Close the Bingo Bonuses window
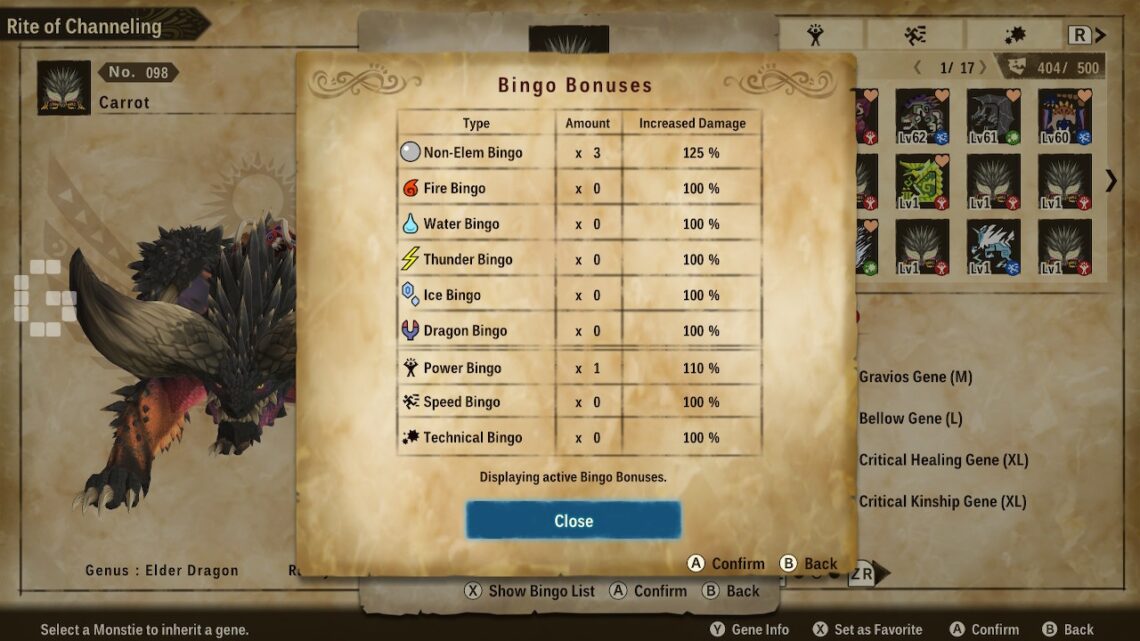Screen dimensions: 1140x641 [x=573, y=521]
